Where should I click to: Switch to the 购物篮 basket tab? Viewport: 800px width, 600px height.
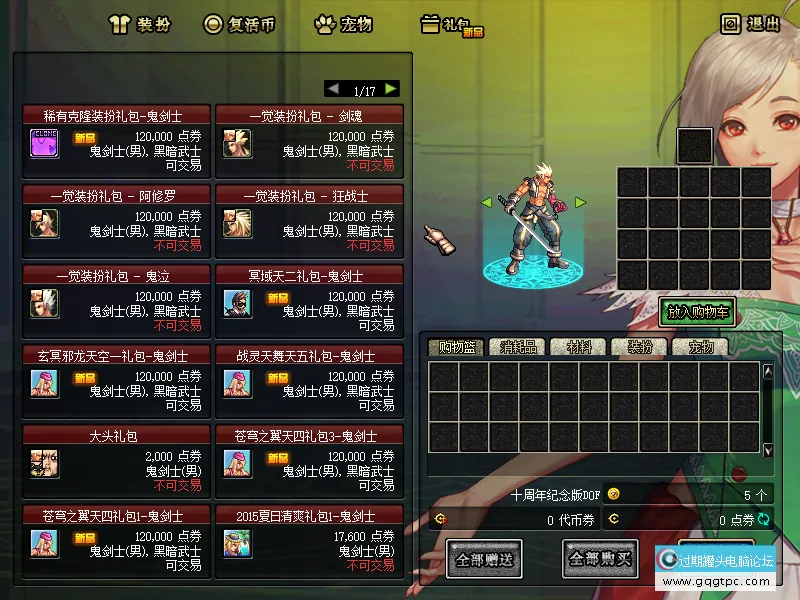coord(456,348)
